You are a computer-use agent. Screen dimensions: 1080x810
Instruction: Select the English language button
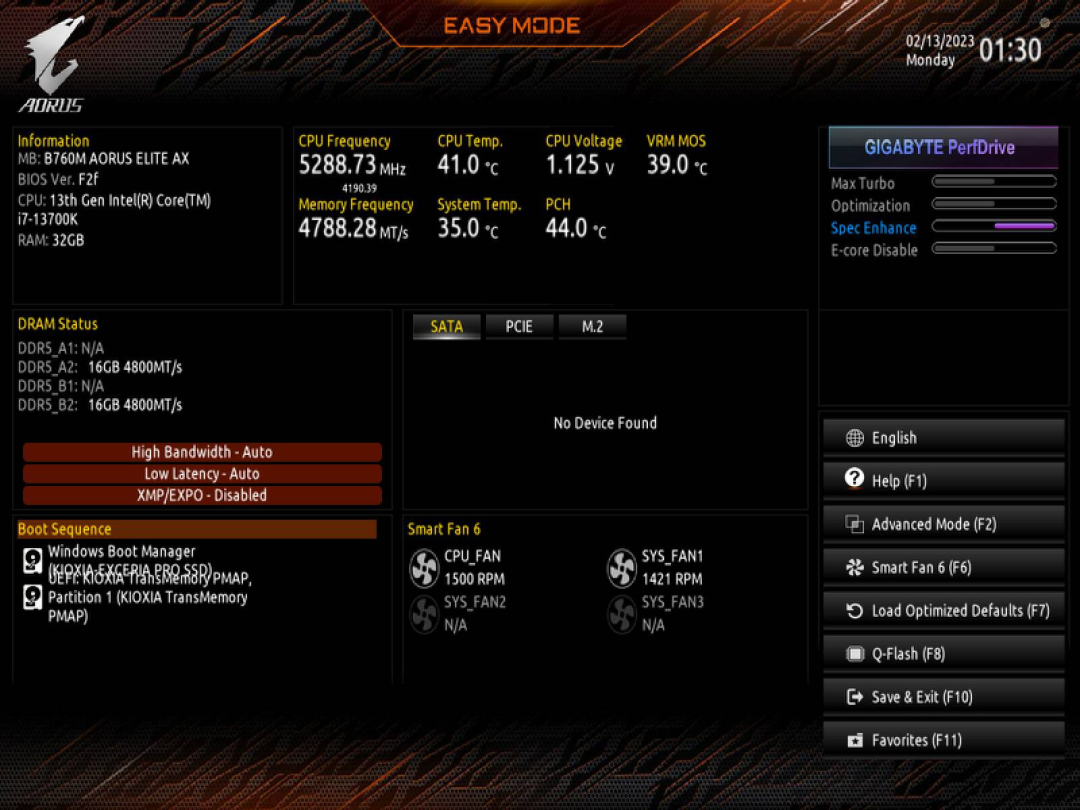click(x=943, y=438)
